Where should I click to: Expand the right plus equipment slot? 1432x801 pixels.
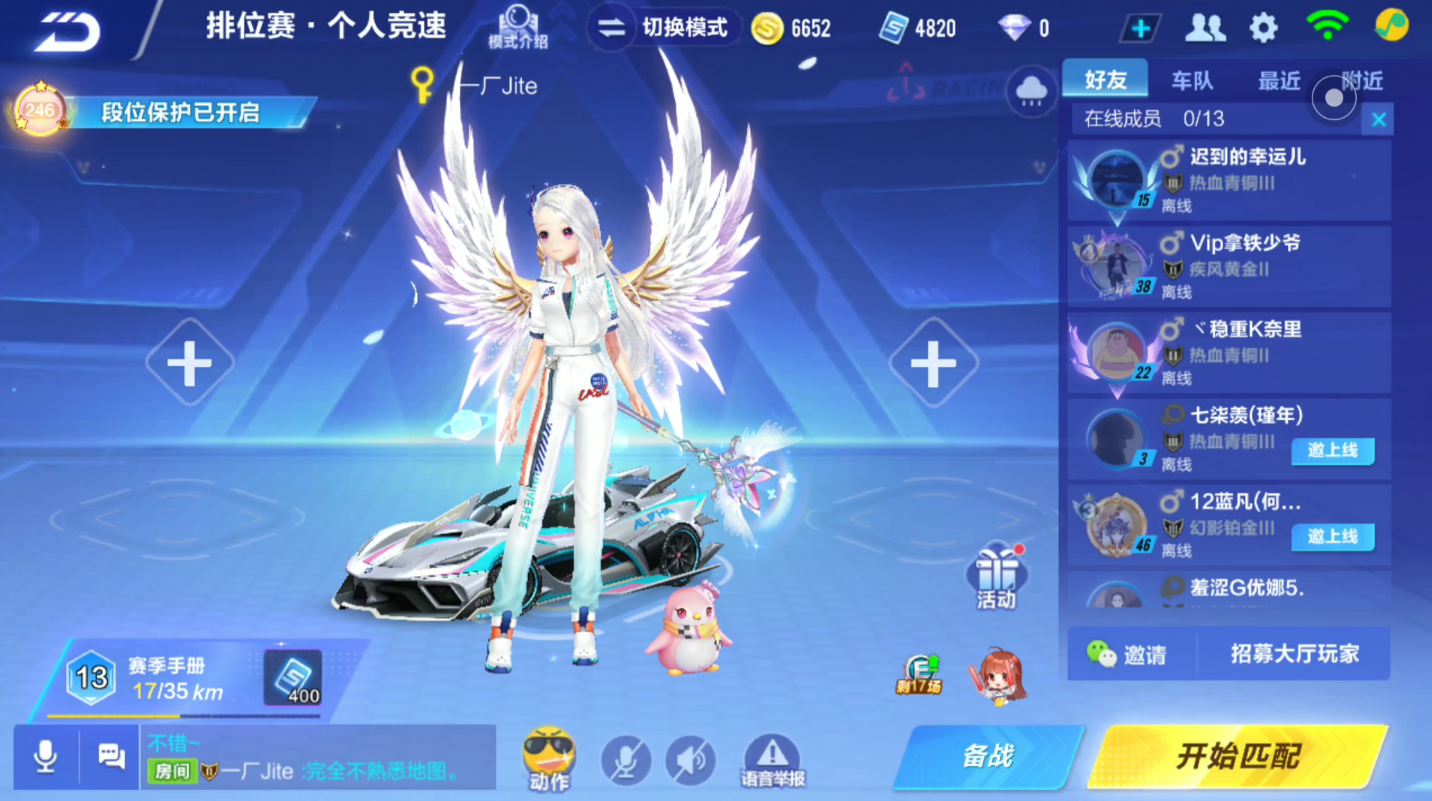[x=933, y=363]
